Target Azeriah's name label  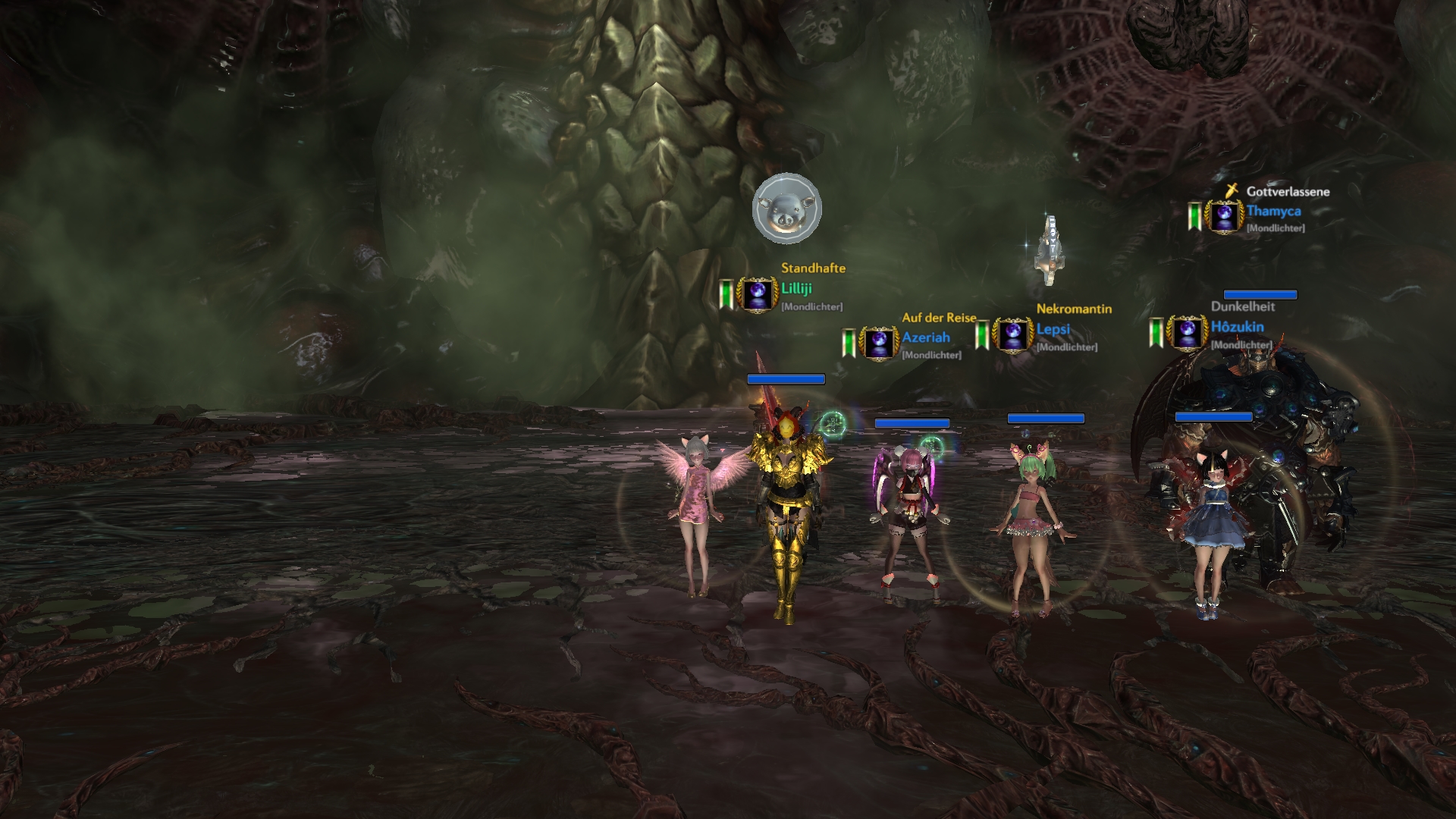(925, 337)
